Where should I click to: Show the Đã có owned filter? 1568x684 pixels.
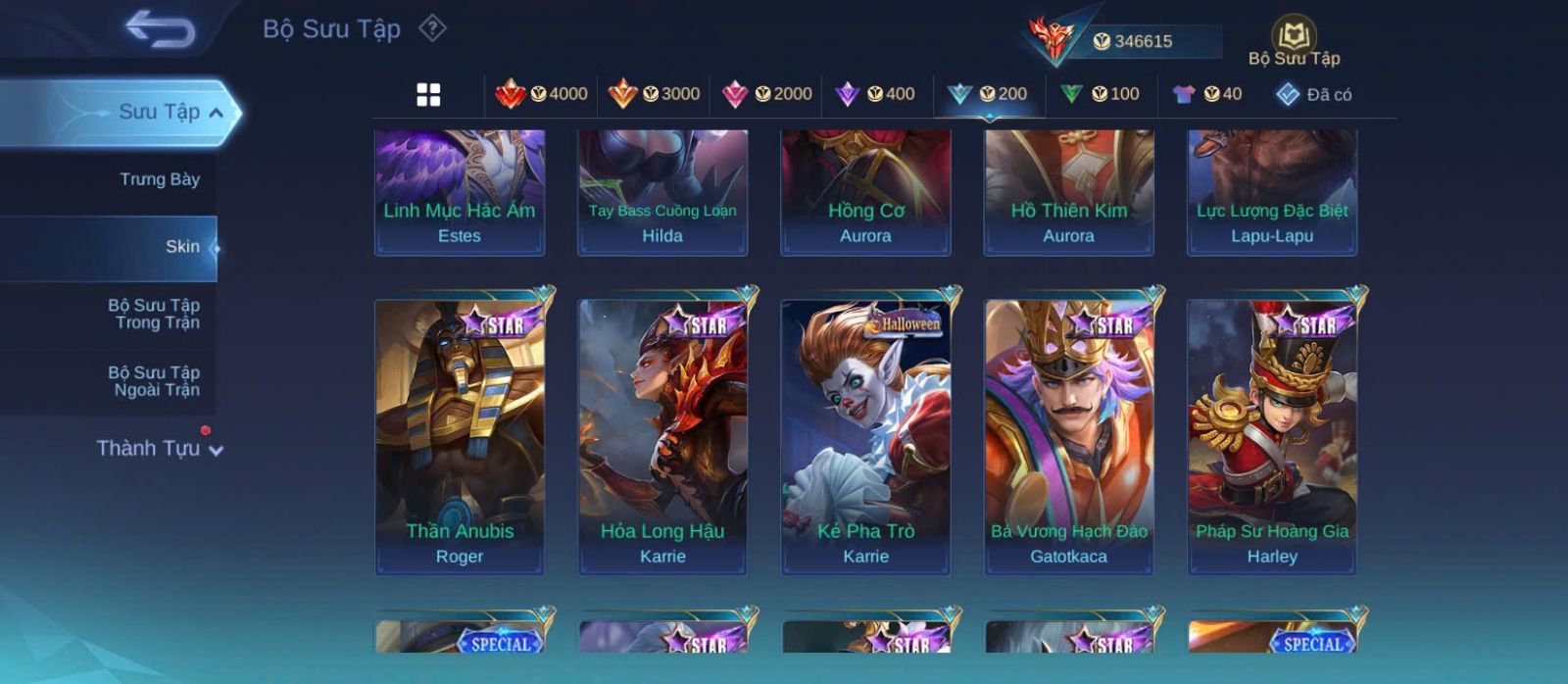(x=1313, y=95)
